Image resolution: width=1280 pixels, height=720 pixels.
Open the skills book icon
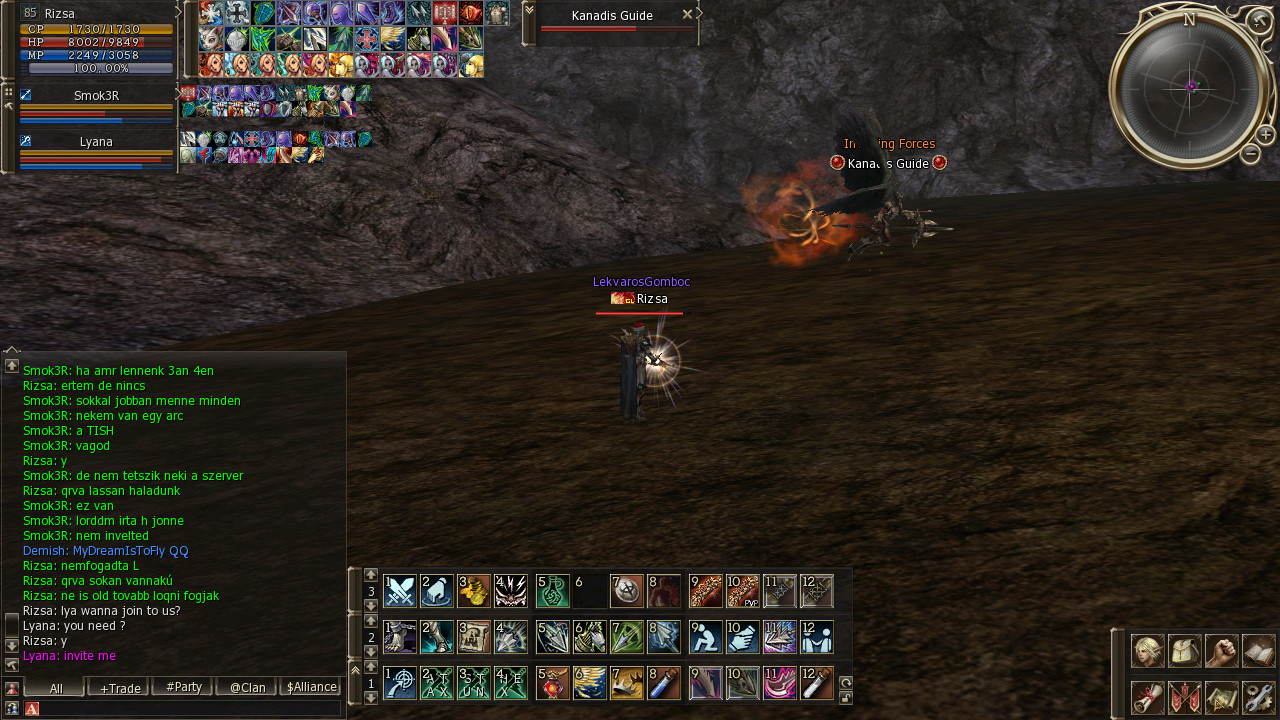1258,651
